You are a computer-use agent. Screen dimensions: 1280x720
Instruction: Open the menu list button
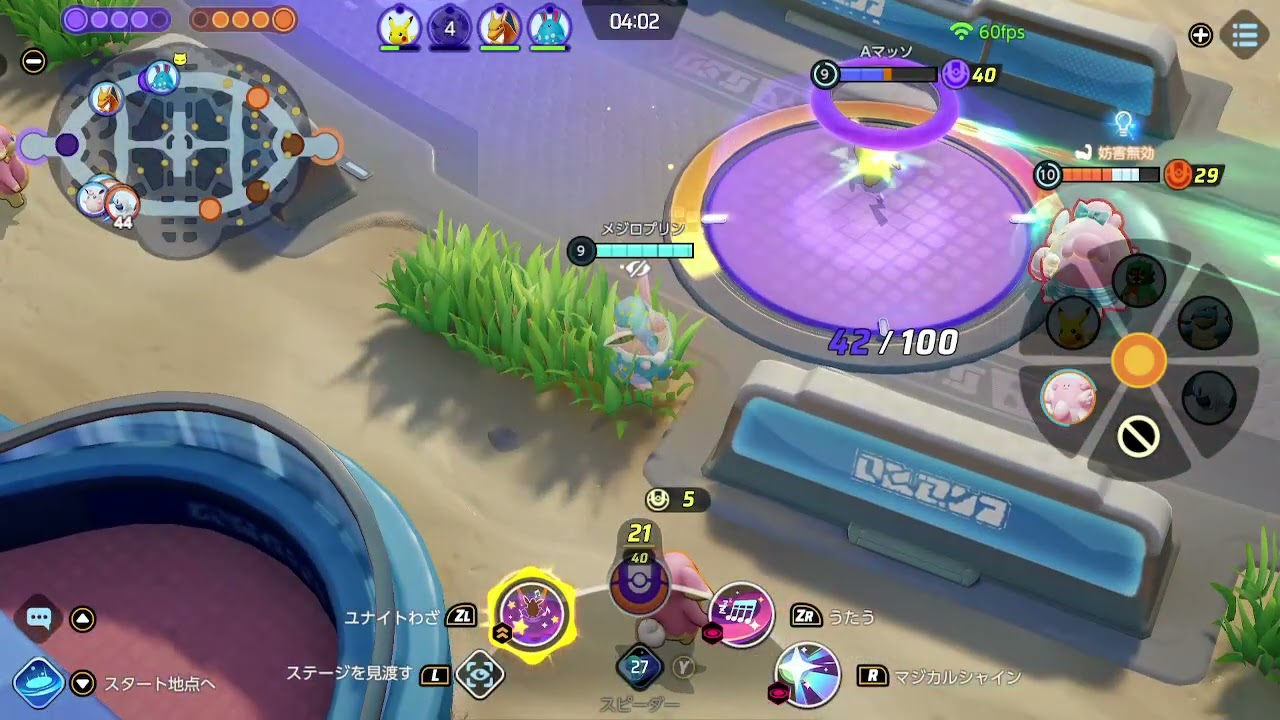1245,35
